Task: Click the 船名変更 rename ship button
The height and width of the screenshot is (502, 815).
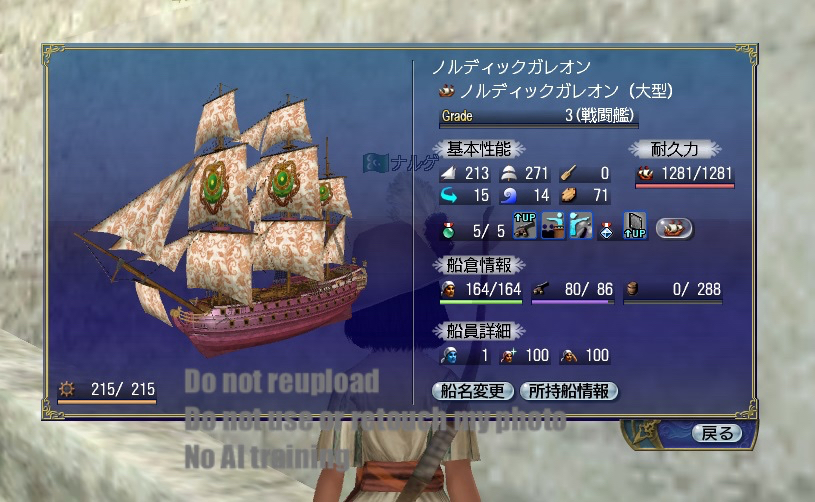Action: tap(473, 391)
